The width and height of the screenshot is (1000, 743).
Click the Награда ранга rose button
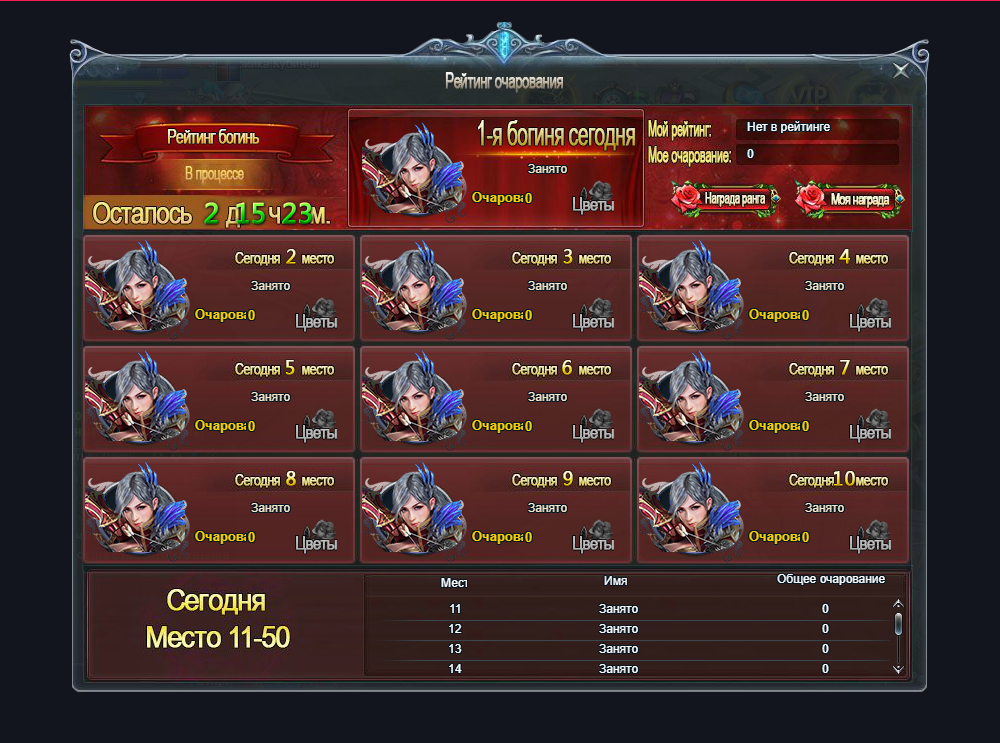coord(724,199)
